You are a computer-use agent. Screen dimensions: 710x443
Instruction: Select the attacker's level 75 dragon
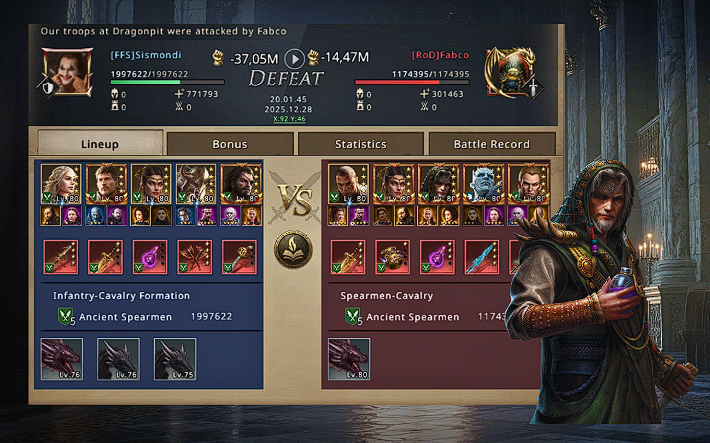[174, 359]
